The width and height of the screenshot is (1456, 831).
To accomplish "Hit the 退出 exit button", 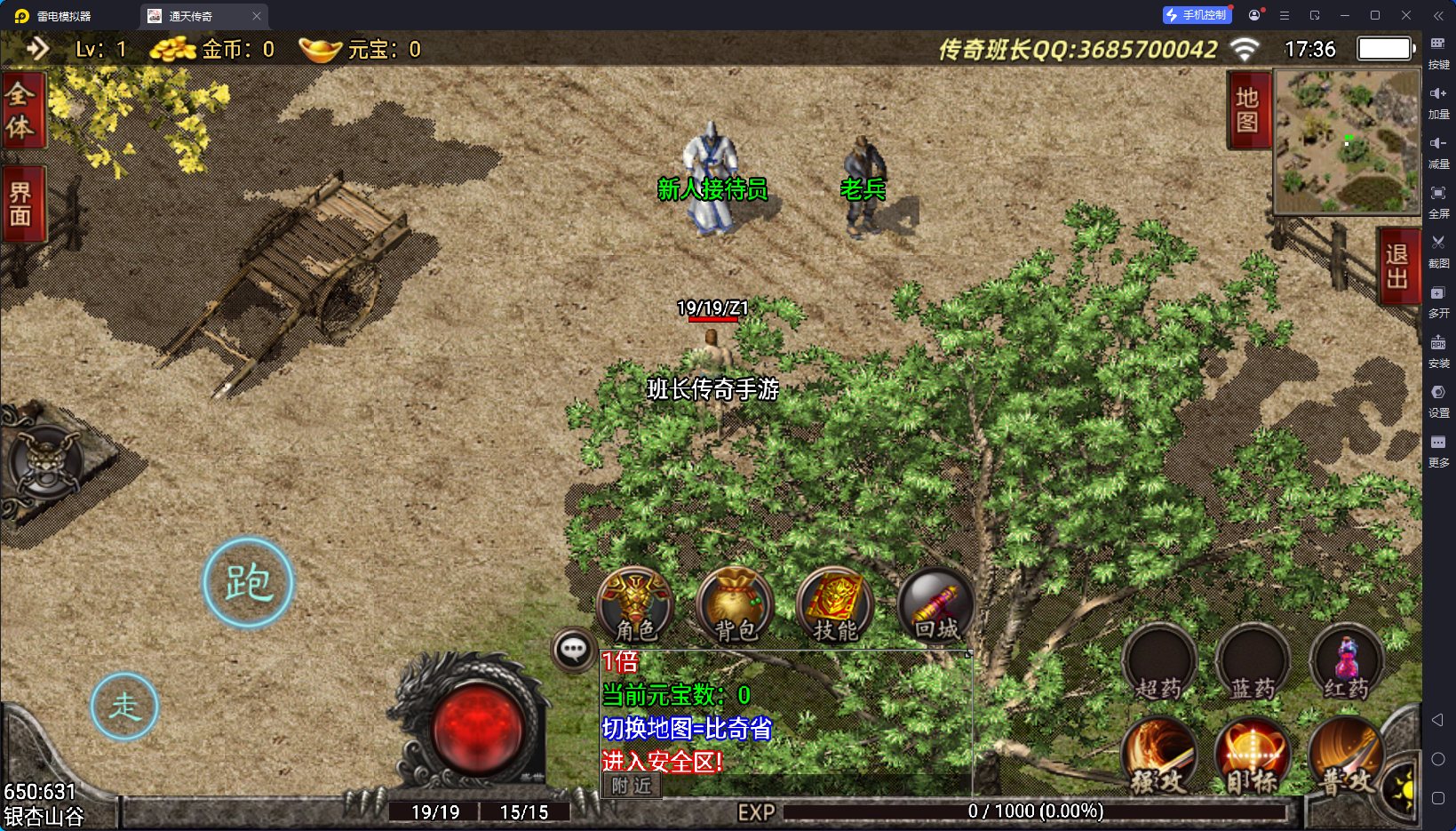I will [x=1396, y=266].
